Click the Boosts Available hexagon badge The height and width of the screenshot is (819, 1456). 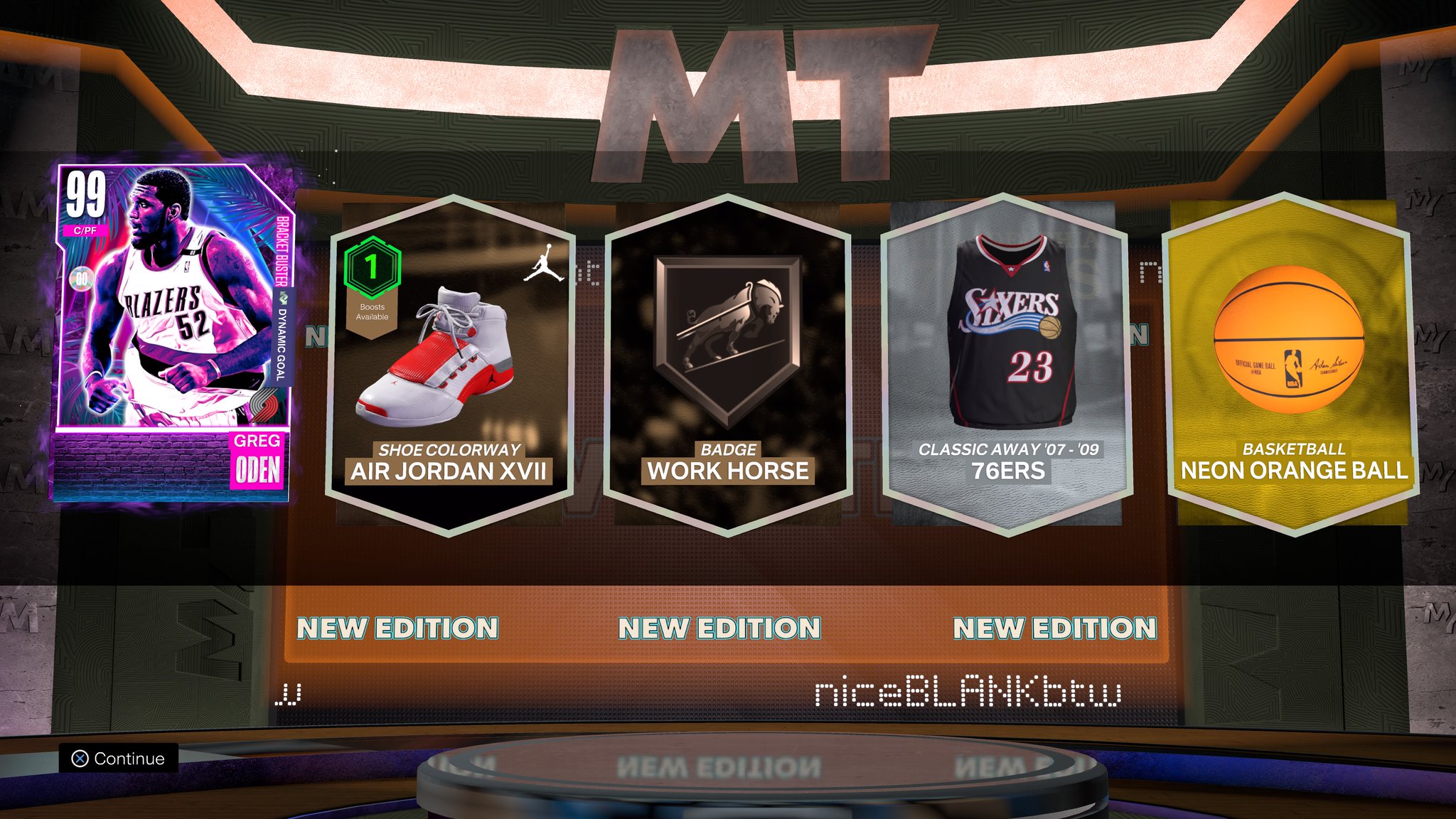tap(373, 277)
